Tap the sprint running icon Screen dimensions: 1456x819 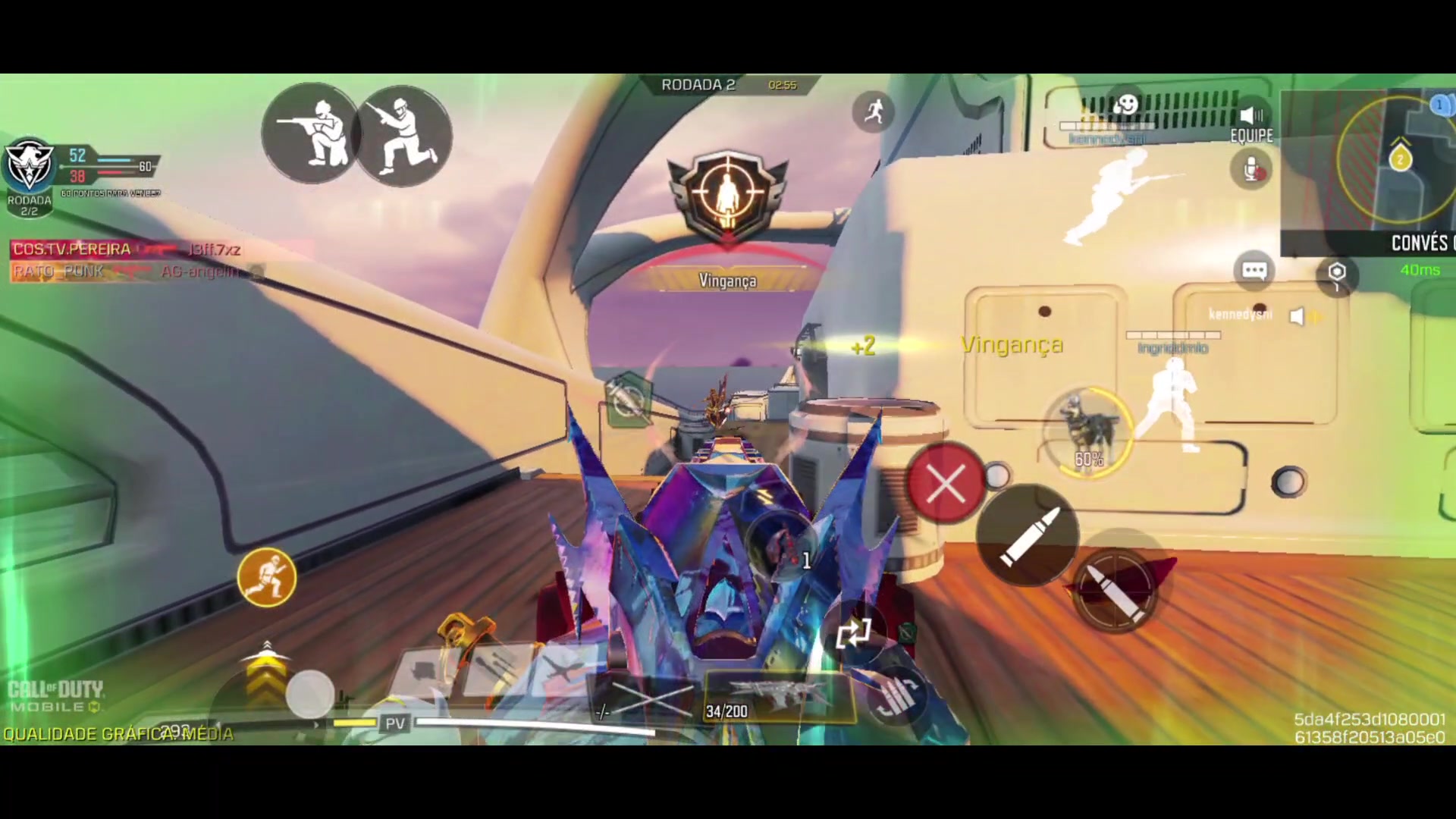pos(874,111)
